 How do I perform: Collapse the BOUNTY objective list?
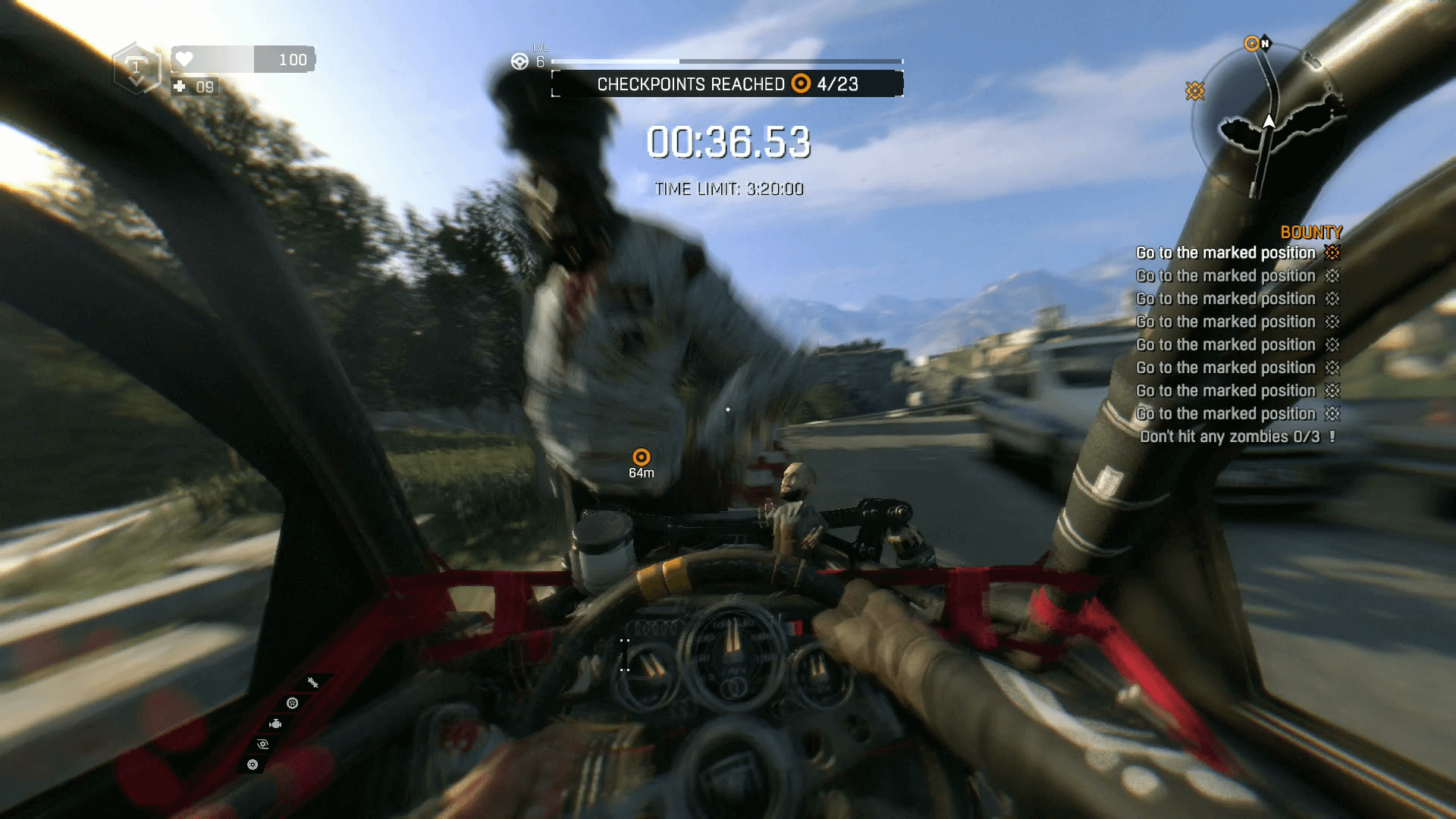click(x=1311, y=232)
